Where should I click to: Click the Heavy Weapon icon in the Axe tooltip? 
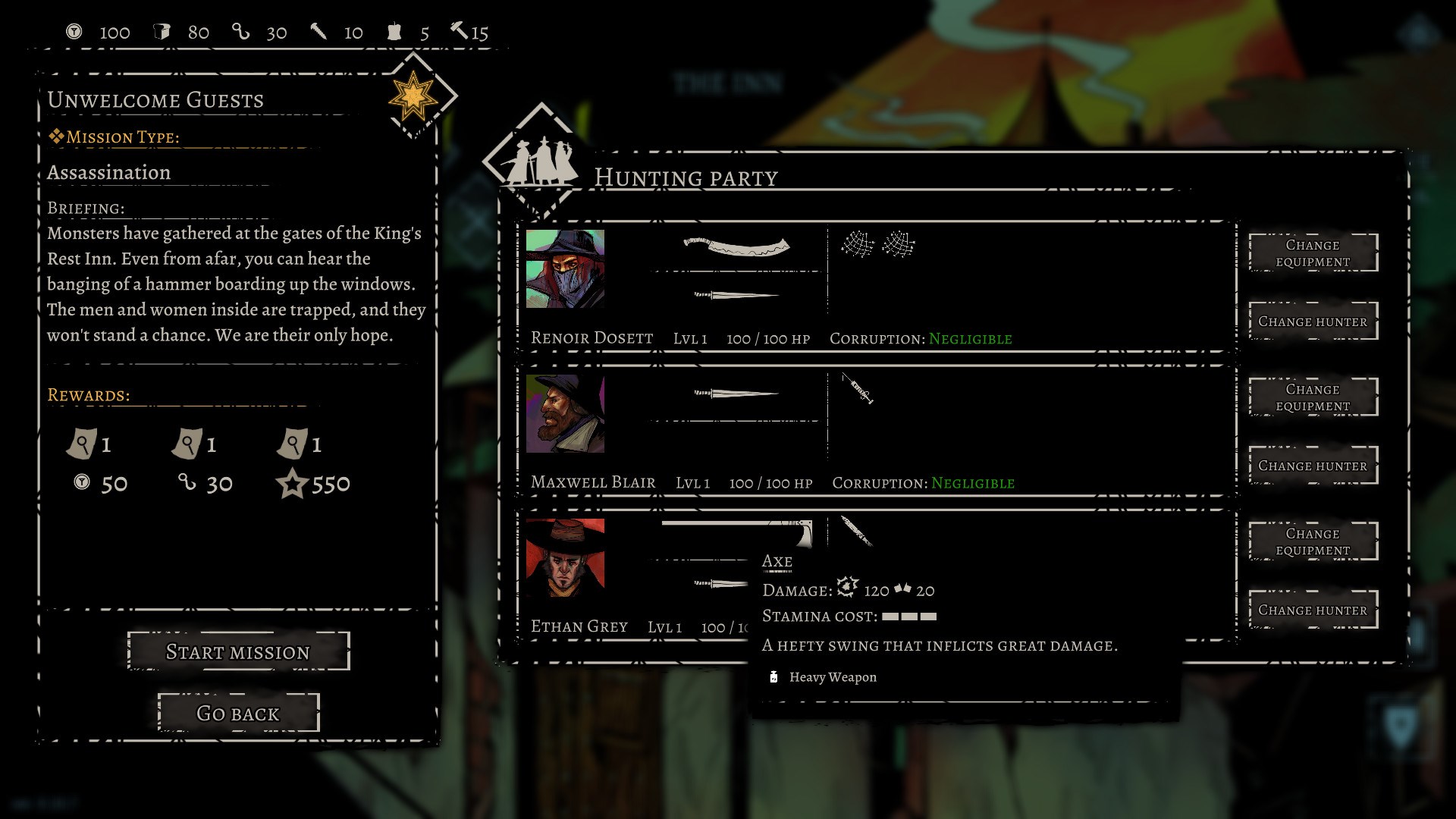click(773, 677)
